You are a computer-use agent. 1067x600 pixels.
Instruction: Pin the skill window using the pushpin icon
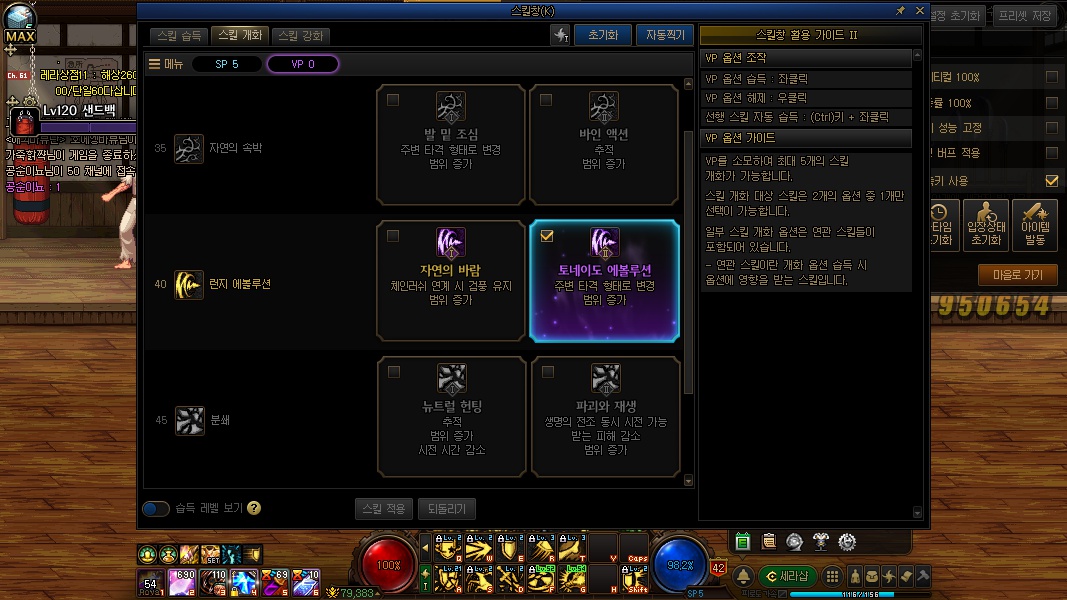click(x=900, y=11)
